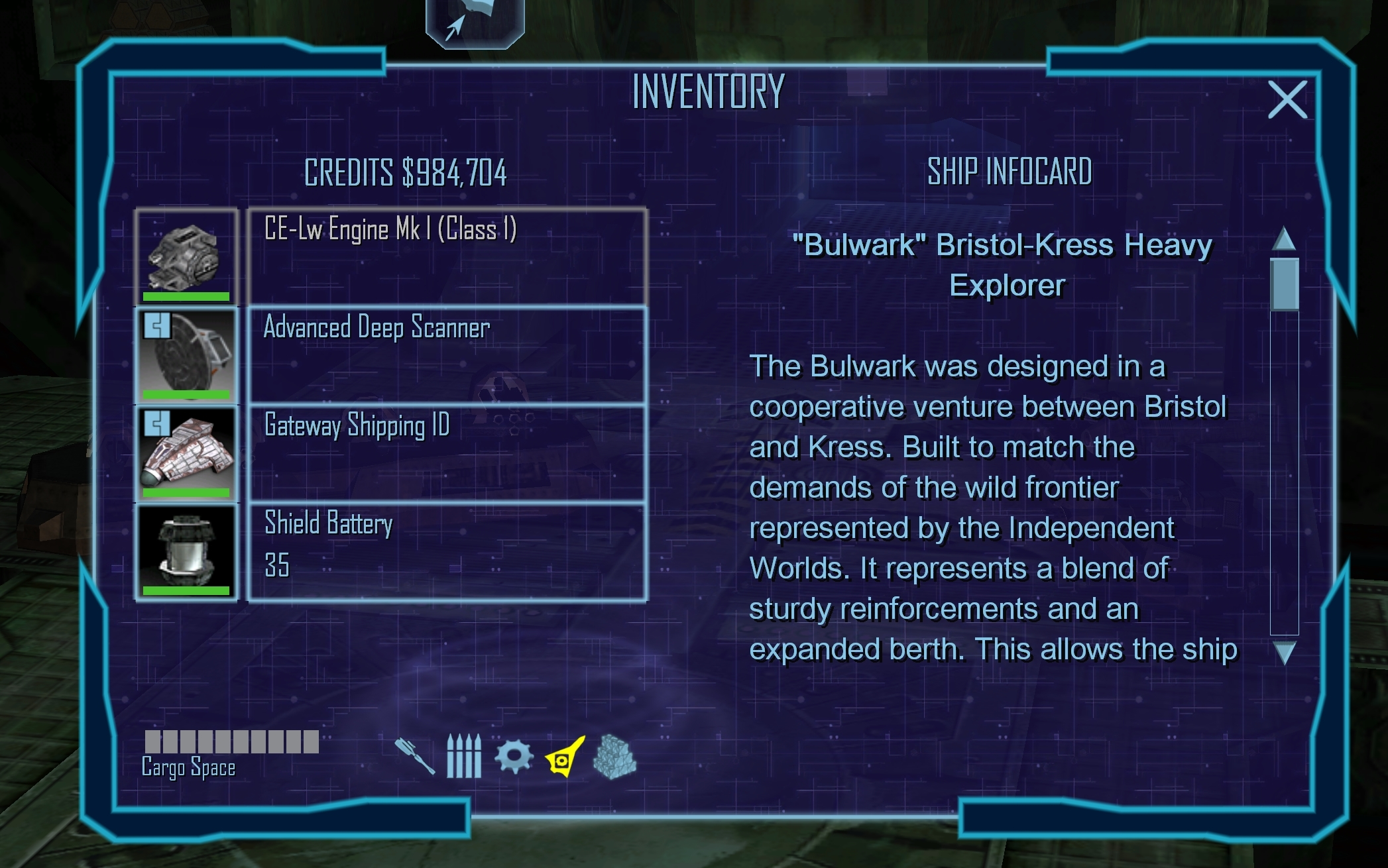
Task: Click the infocard scroll down arrow
Action: click(x=1284, y=653)
